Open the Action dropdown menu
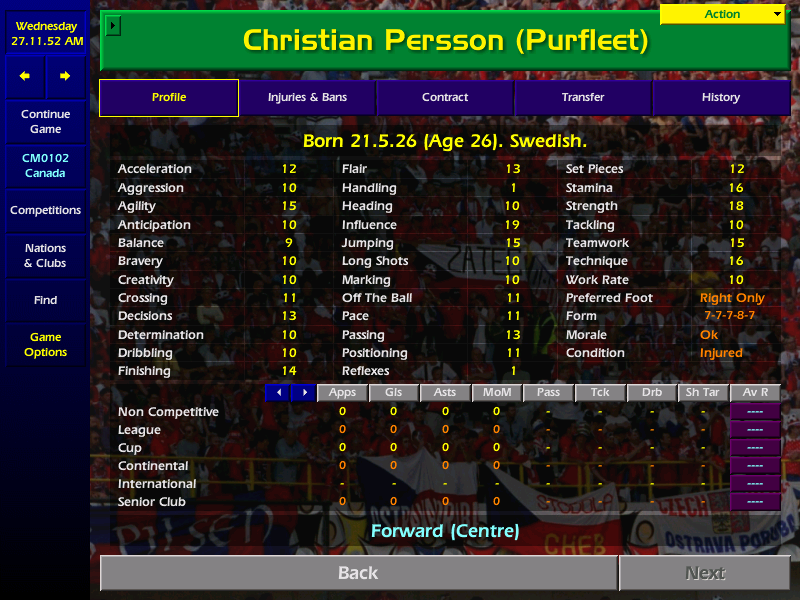The width and height of the screenshot is (800, 600). [x=723, y=14]
